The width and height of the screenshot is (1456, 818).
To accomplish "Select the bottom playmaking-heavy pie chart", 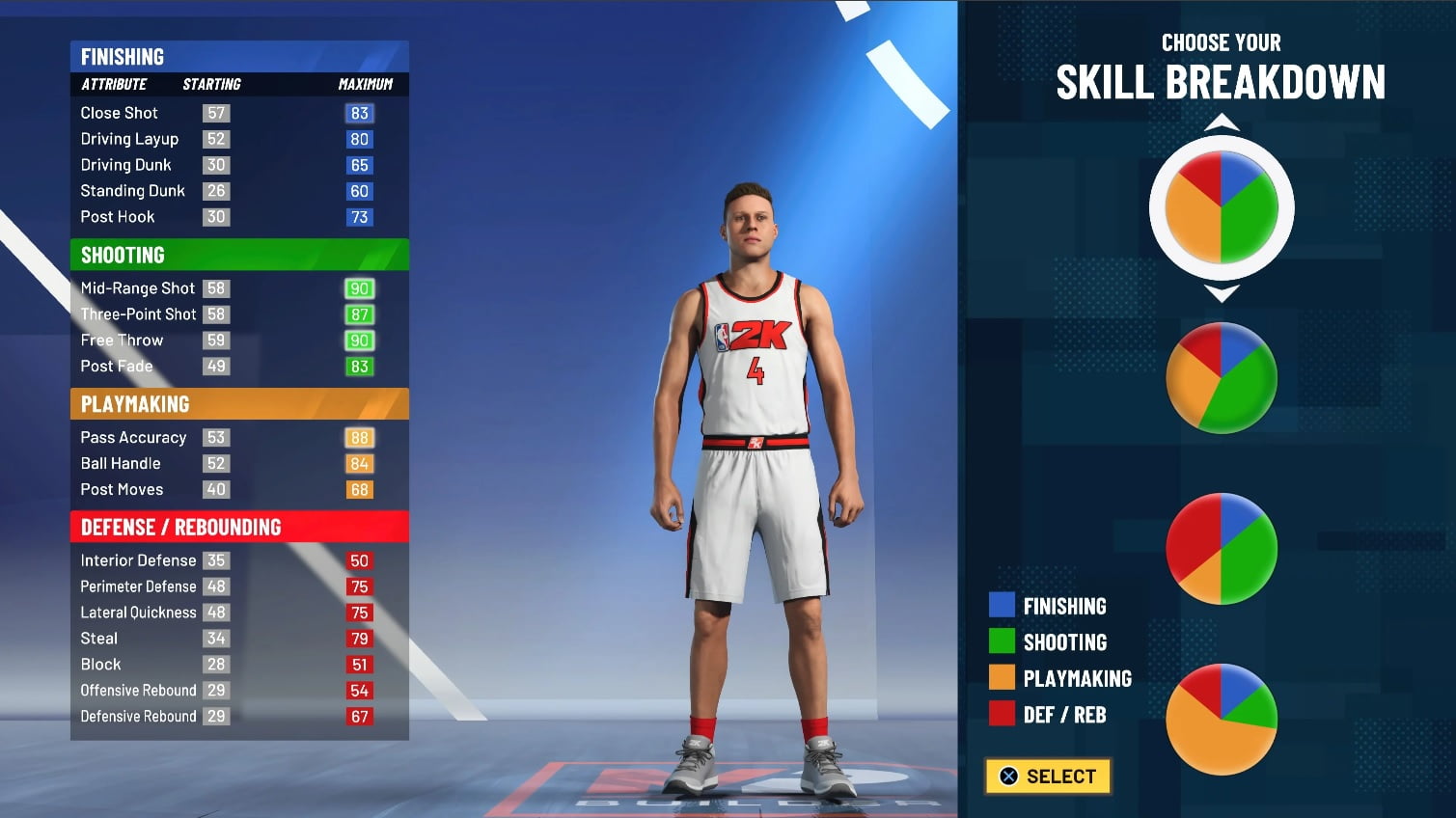I will (x=1221, y=719).
